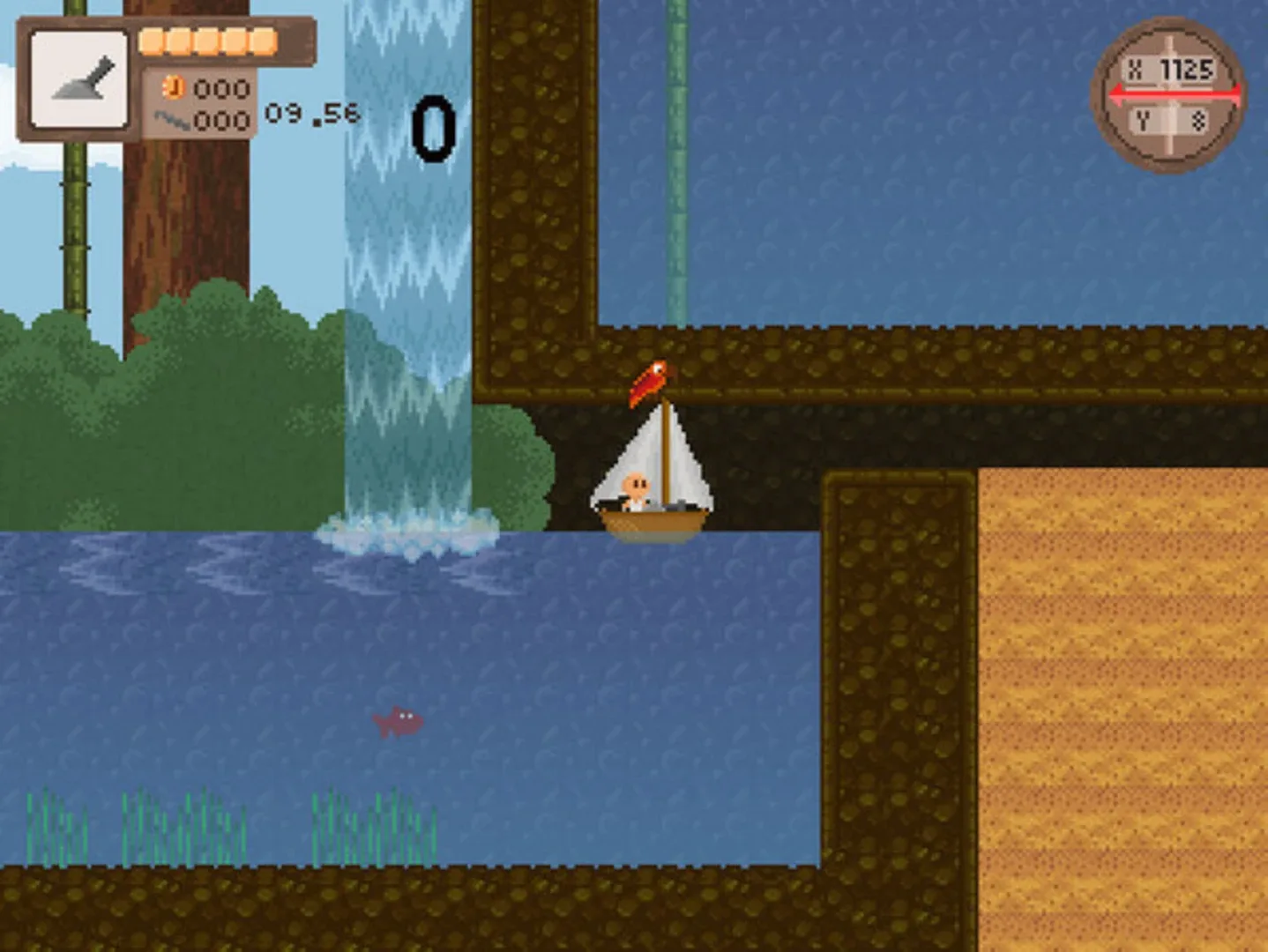Viewport: 1268px width, 952px height.
Task: Toggle the last orange energy square on the HUD
Action: [x=262, y=39]
